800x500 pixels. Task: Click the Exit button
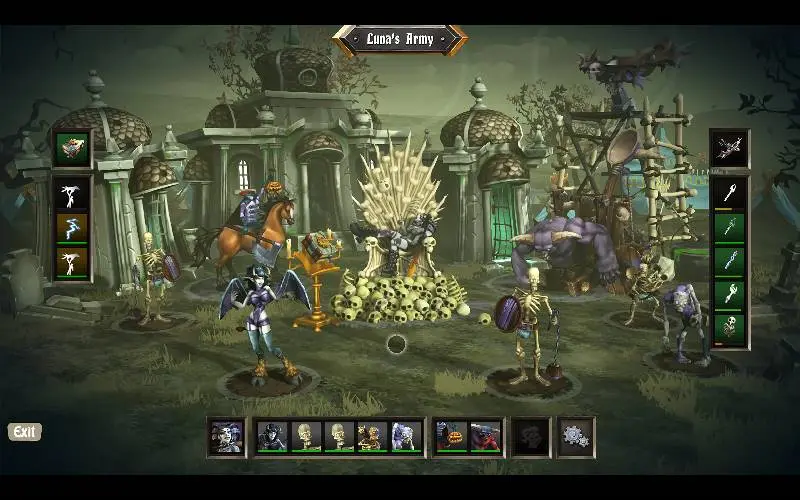click(x=25, y=432)
